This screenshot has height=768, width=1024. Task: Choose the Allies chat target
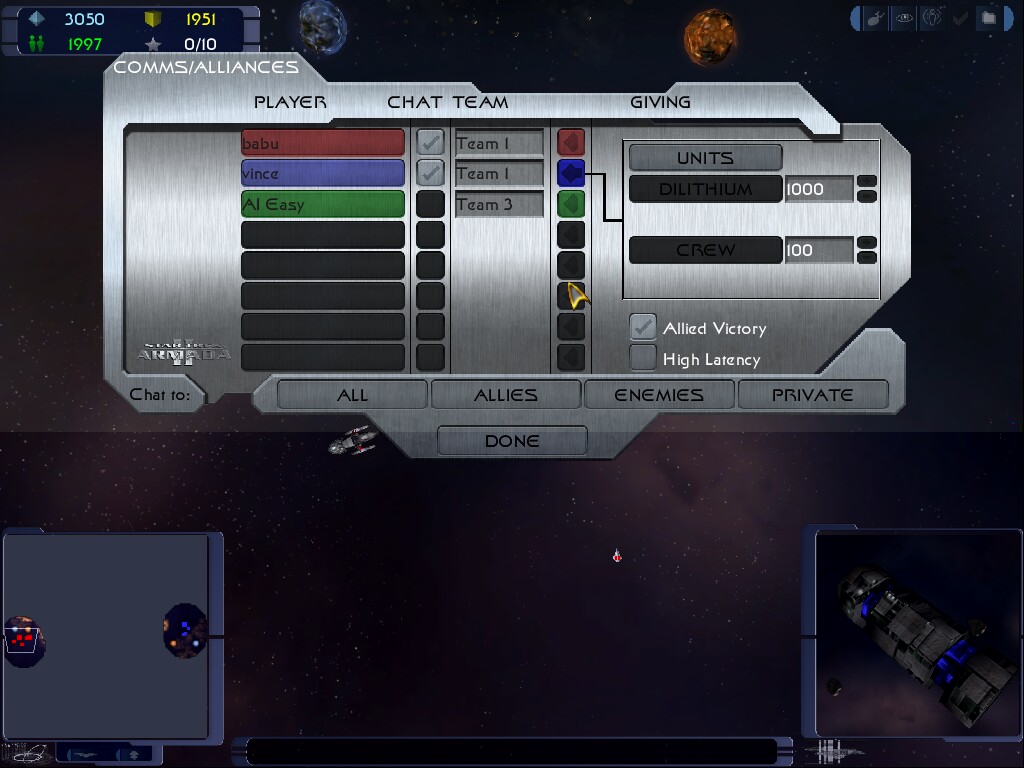[505, 395]
